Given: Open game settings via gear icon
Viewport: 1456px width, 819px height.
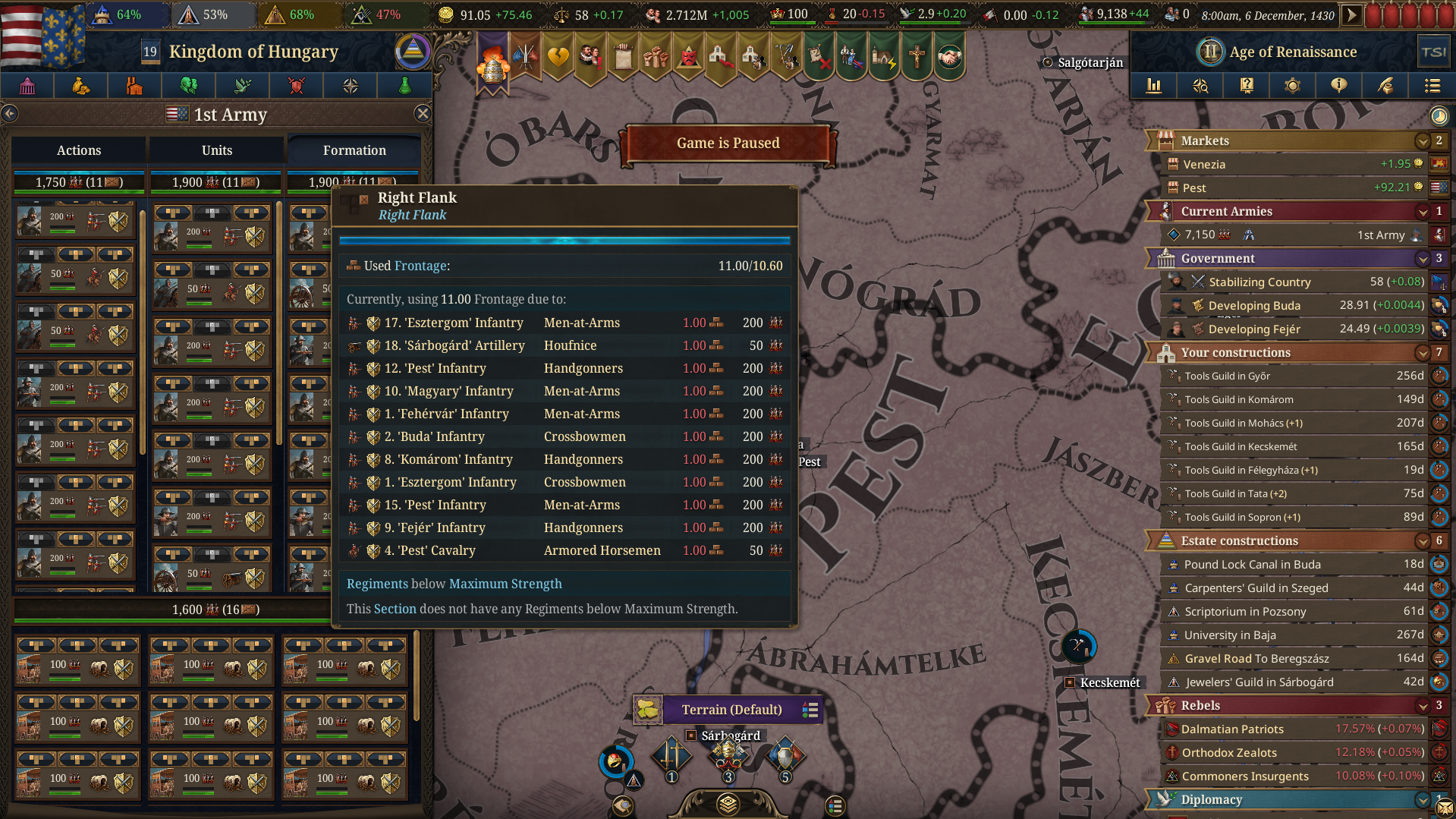Looking at the screenshot, I should [1292, 86].
